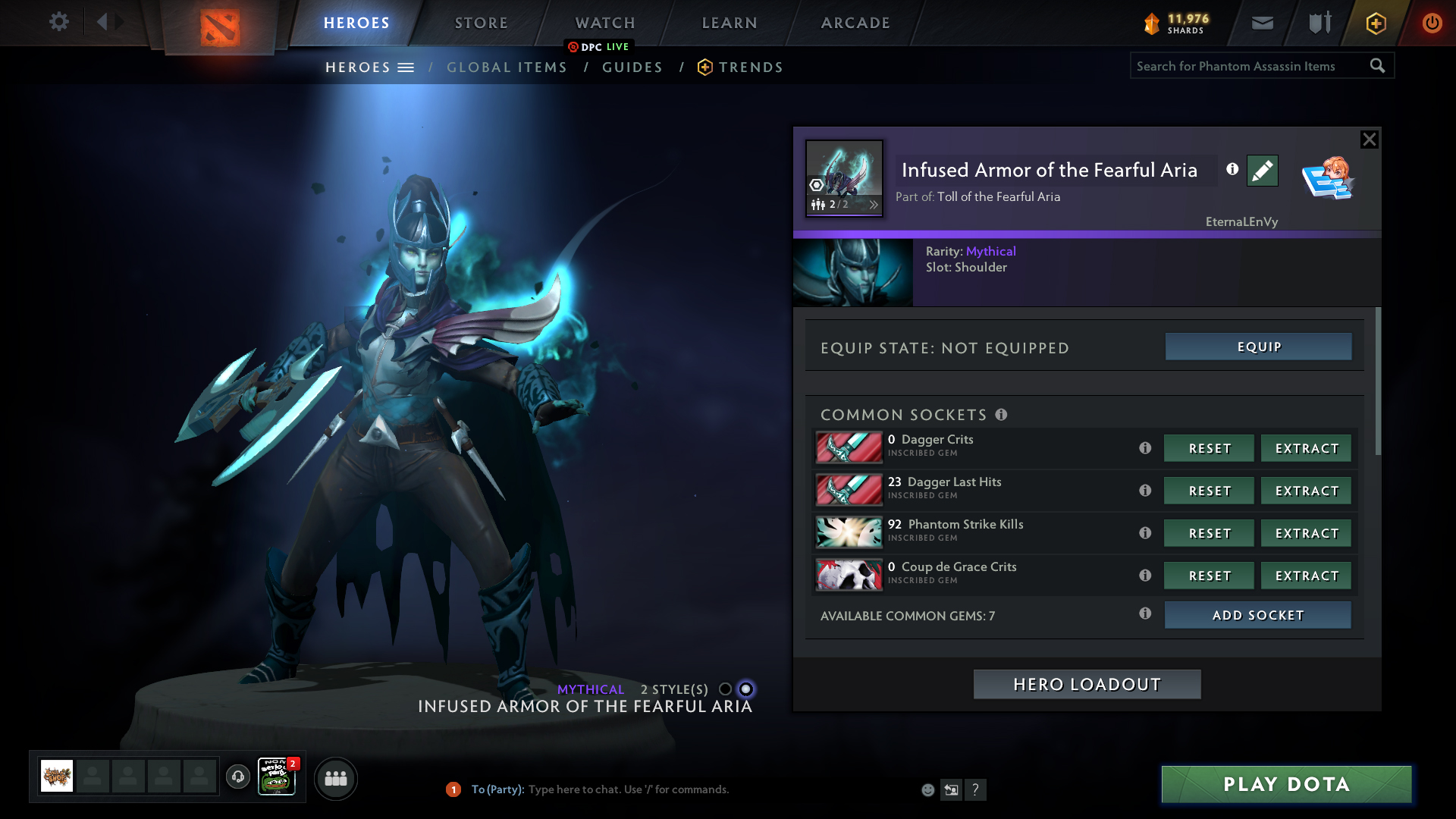Select the first item style option
This screenshot has width=1456, height=819.
tap(726, 689)
